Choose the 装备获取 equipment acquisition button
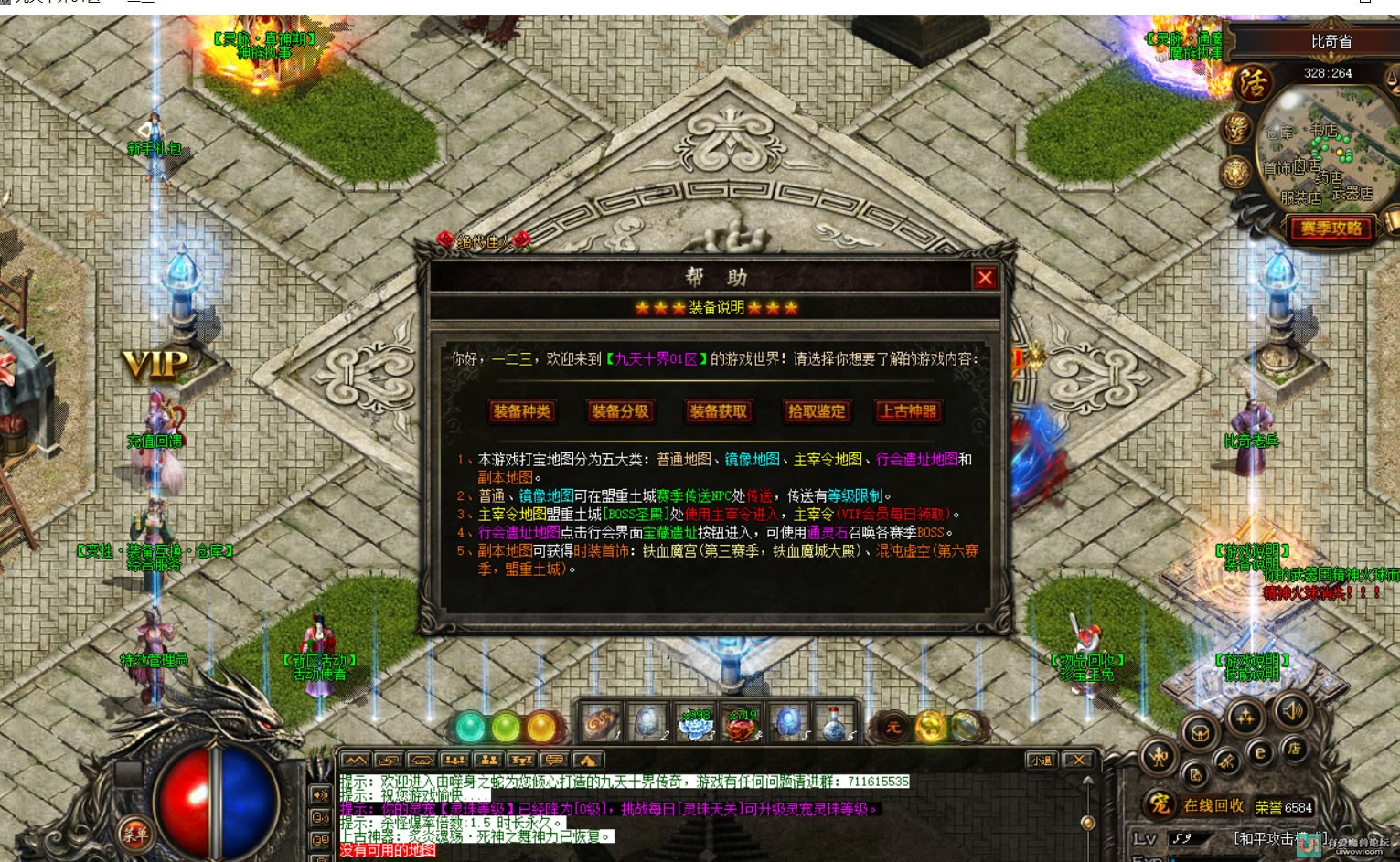Image resolution: width=1400 pixels, height=862 pixels. click(x=718, y=411)
